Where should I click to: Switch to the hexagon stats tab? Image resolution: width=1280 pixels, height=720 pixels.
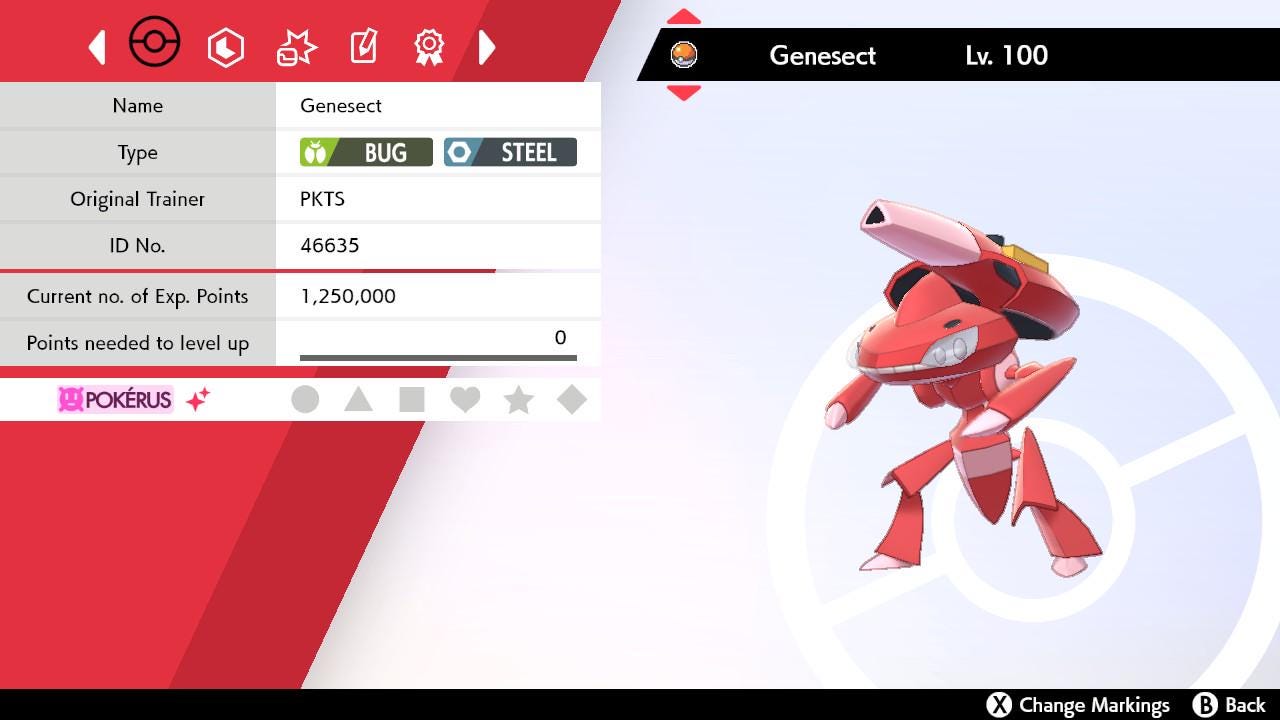225,47
